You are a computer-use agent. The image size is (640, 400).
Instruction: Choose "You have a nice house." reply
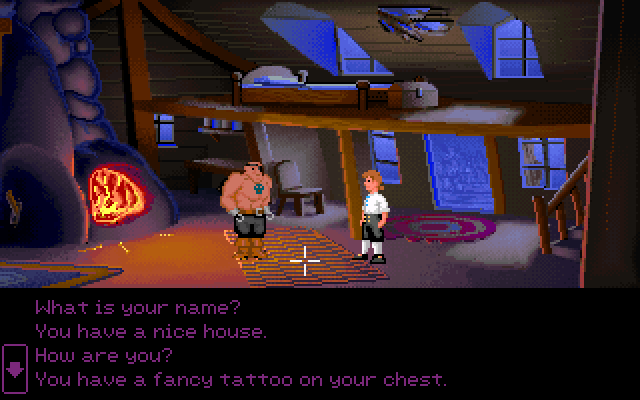tap(150, 330)
